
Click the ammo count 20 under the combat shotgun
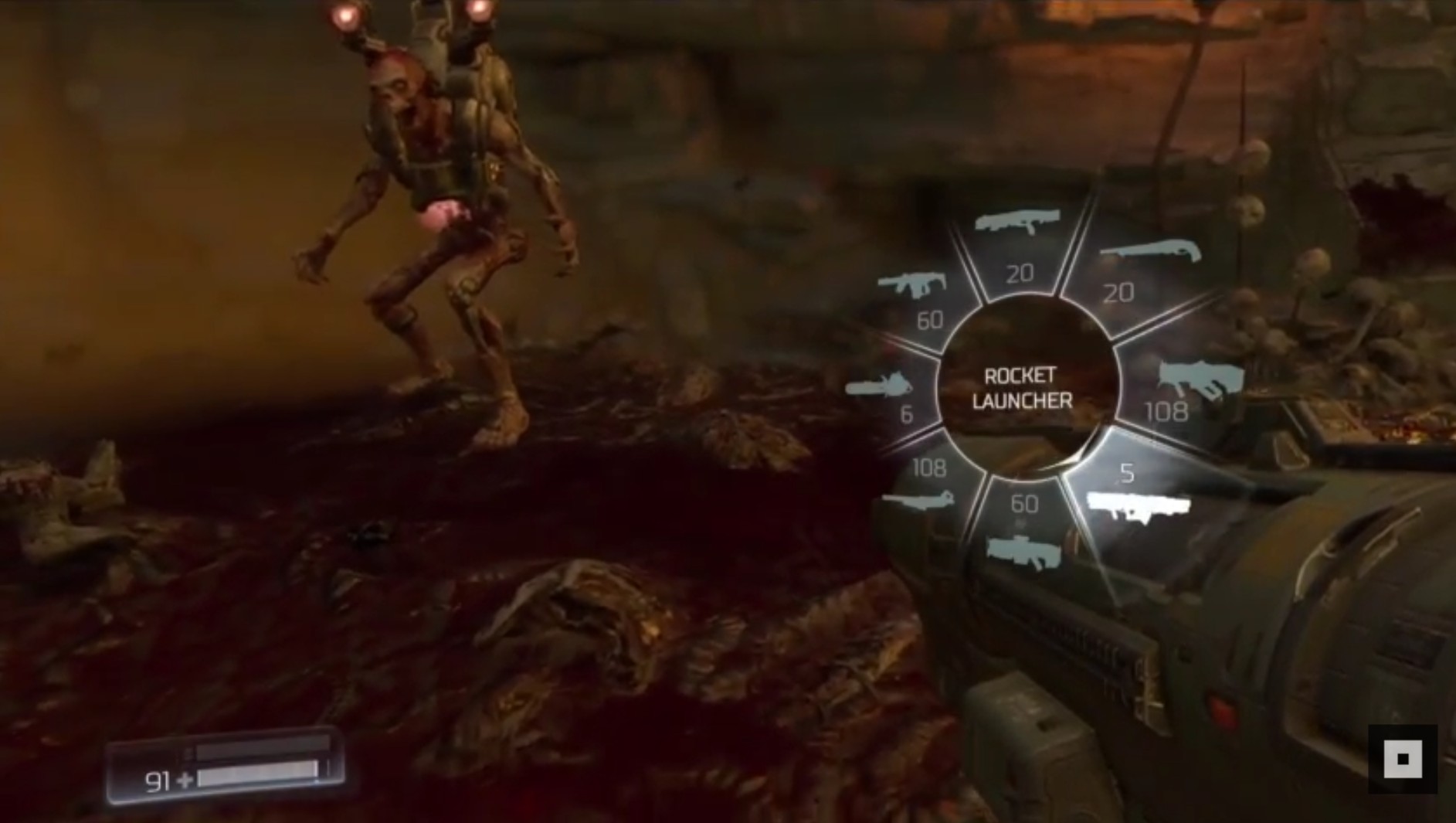[1021, 273]
